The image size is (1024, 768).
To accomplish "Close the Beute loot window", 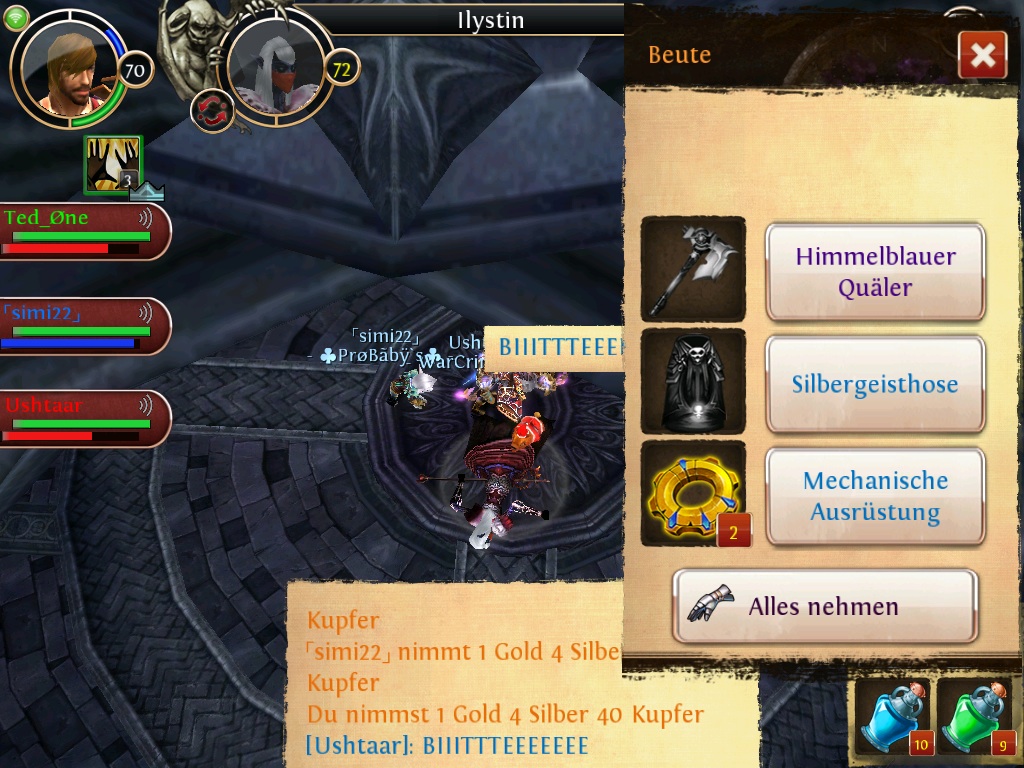I will pyautogui.click(x=982, y=55).
